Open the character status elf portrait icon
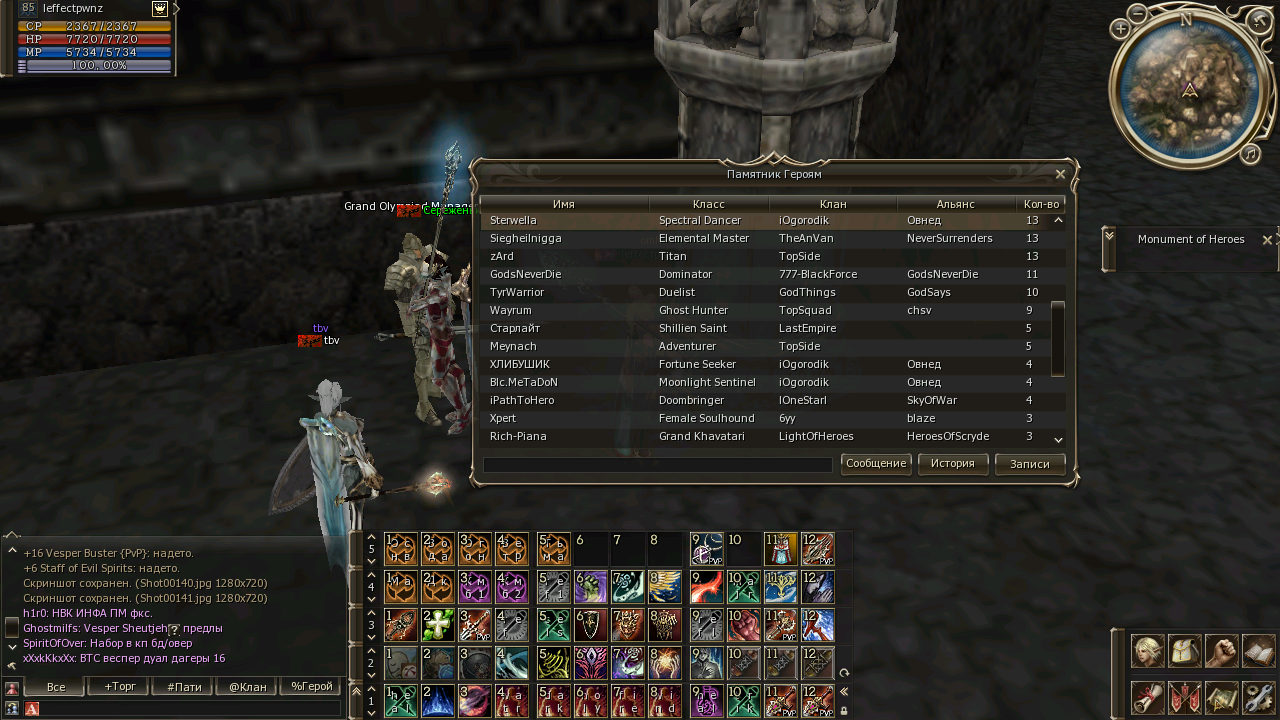1280x720 pixels. coord(1147,651)
